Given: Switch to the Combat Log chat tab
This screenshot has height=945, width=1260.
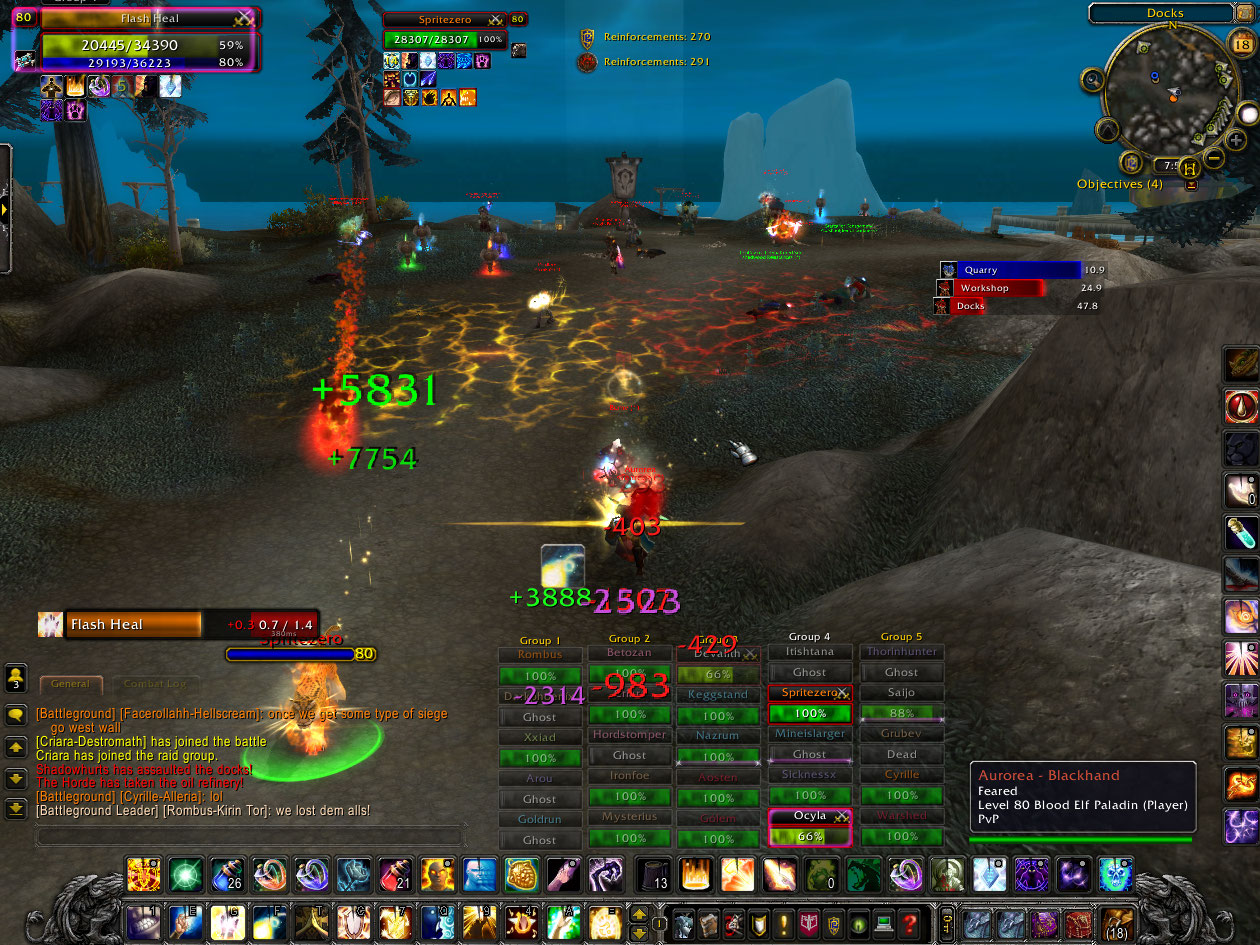Looking at the screenshot, I should point(154,684).
